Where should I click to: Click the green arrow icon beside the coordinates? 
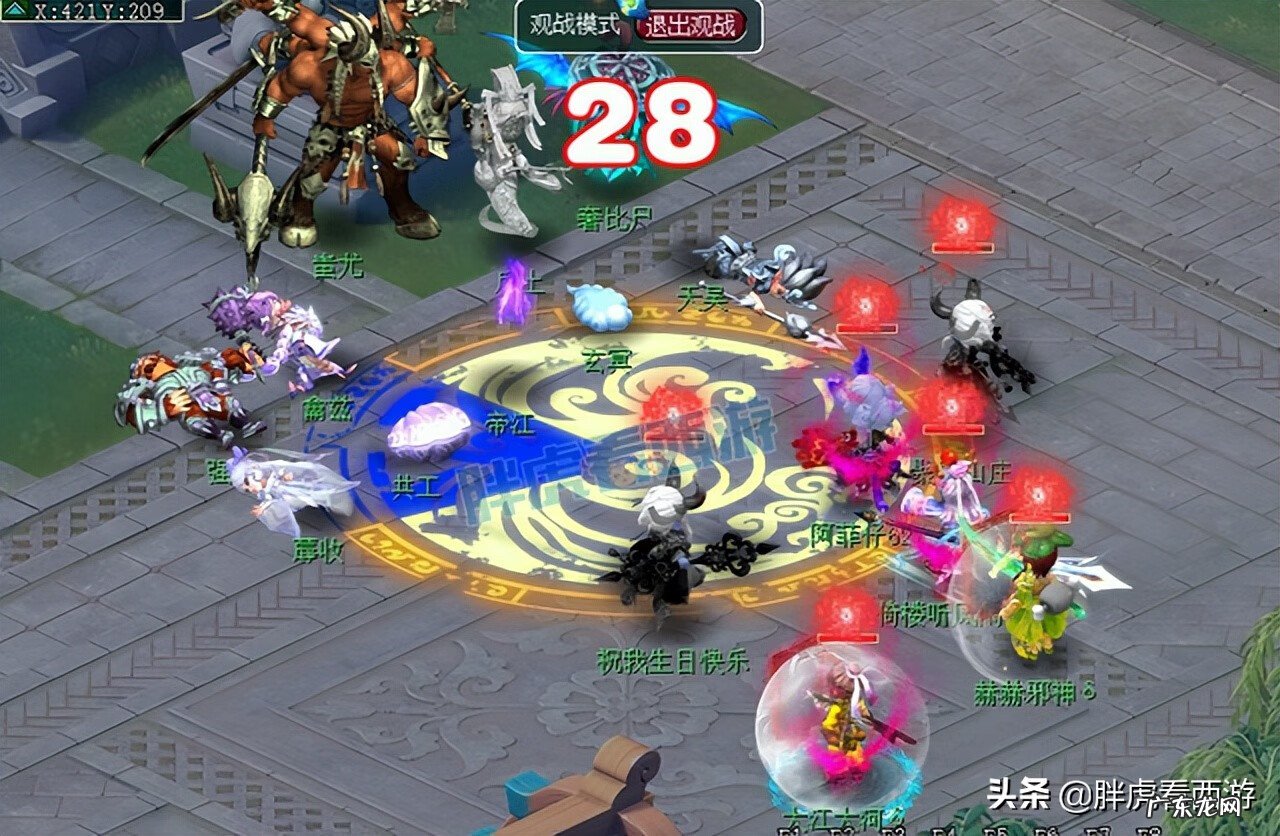[15, 11]
